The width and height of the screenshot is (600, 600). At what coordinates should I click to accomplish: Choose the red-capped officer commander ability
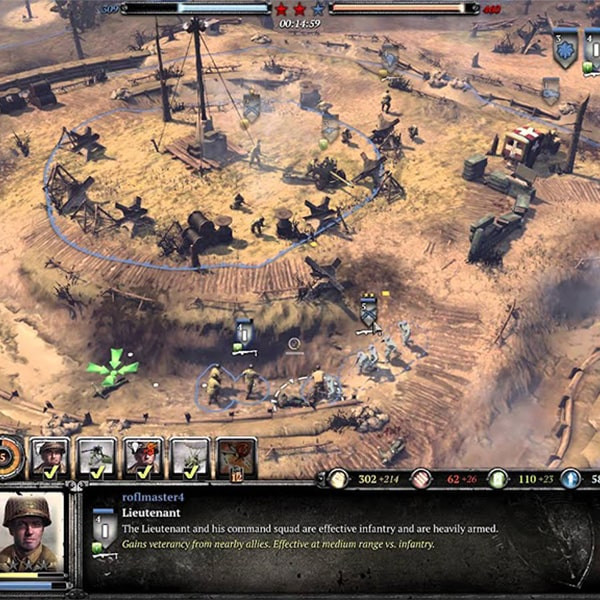[143, 456]
